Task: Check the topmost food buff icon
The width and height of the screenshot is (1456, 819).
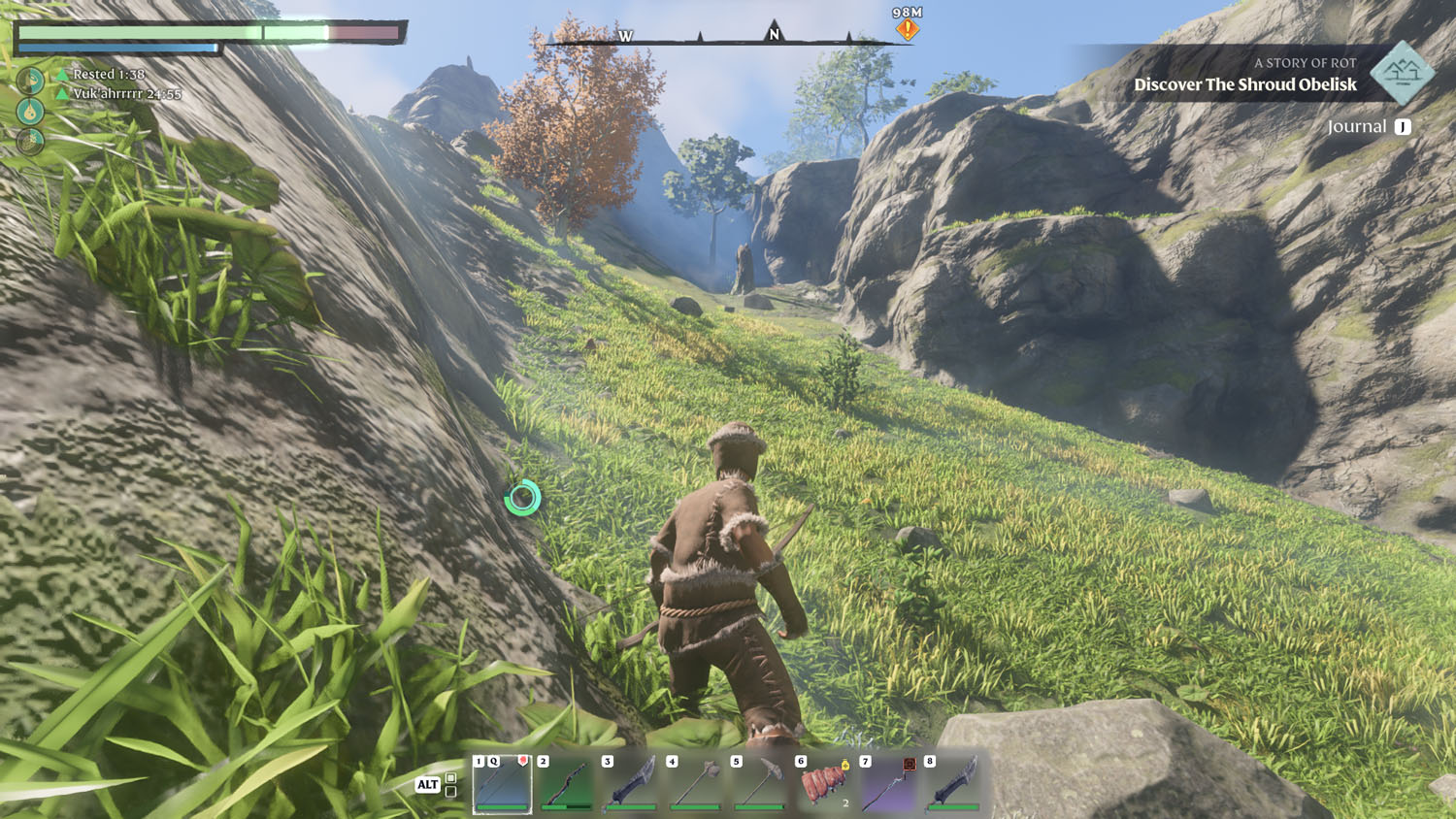Action: pyautogui.click(x=30, y=80)
